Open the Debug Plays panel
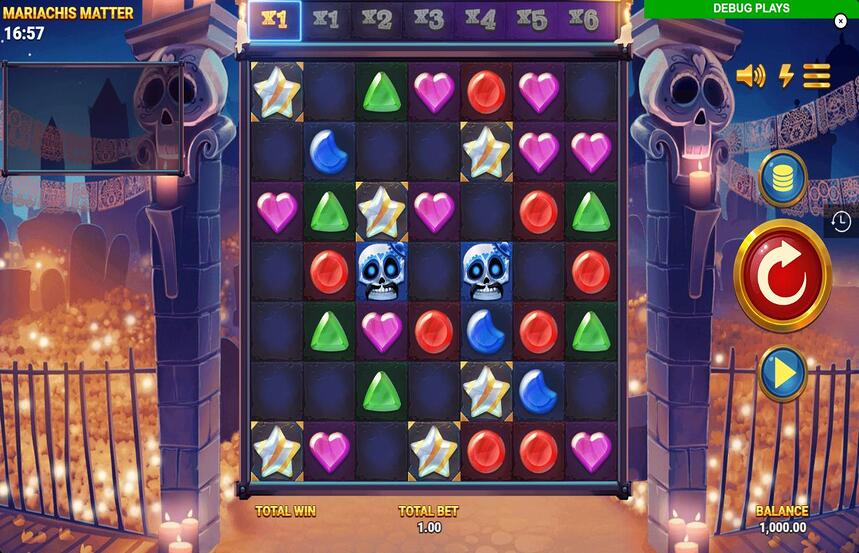 tap(750, 9)
